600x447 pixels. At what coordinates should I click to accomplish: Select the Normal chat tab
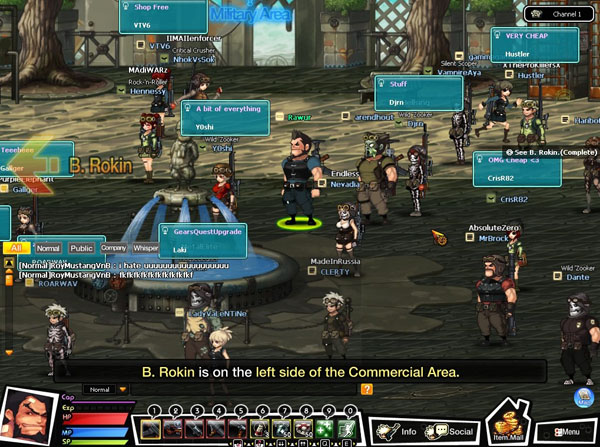[x=48, y=247]
